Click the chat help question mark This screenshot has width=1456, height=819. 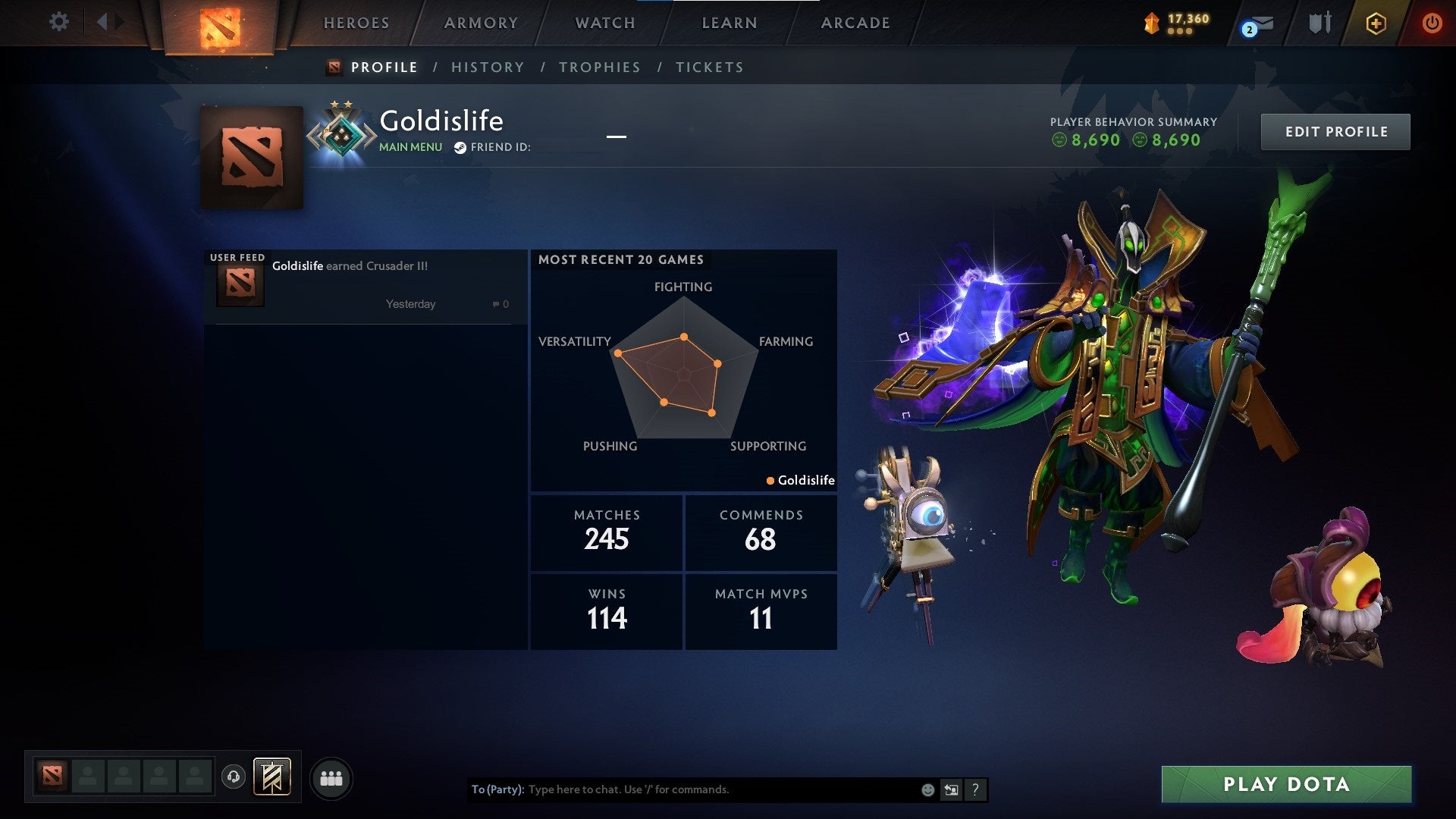975,789
